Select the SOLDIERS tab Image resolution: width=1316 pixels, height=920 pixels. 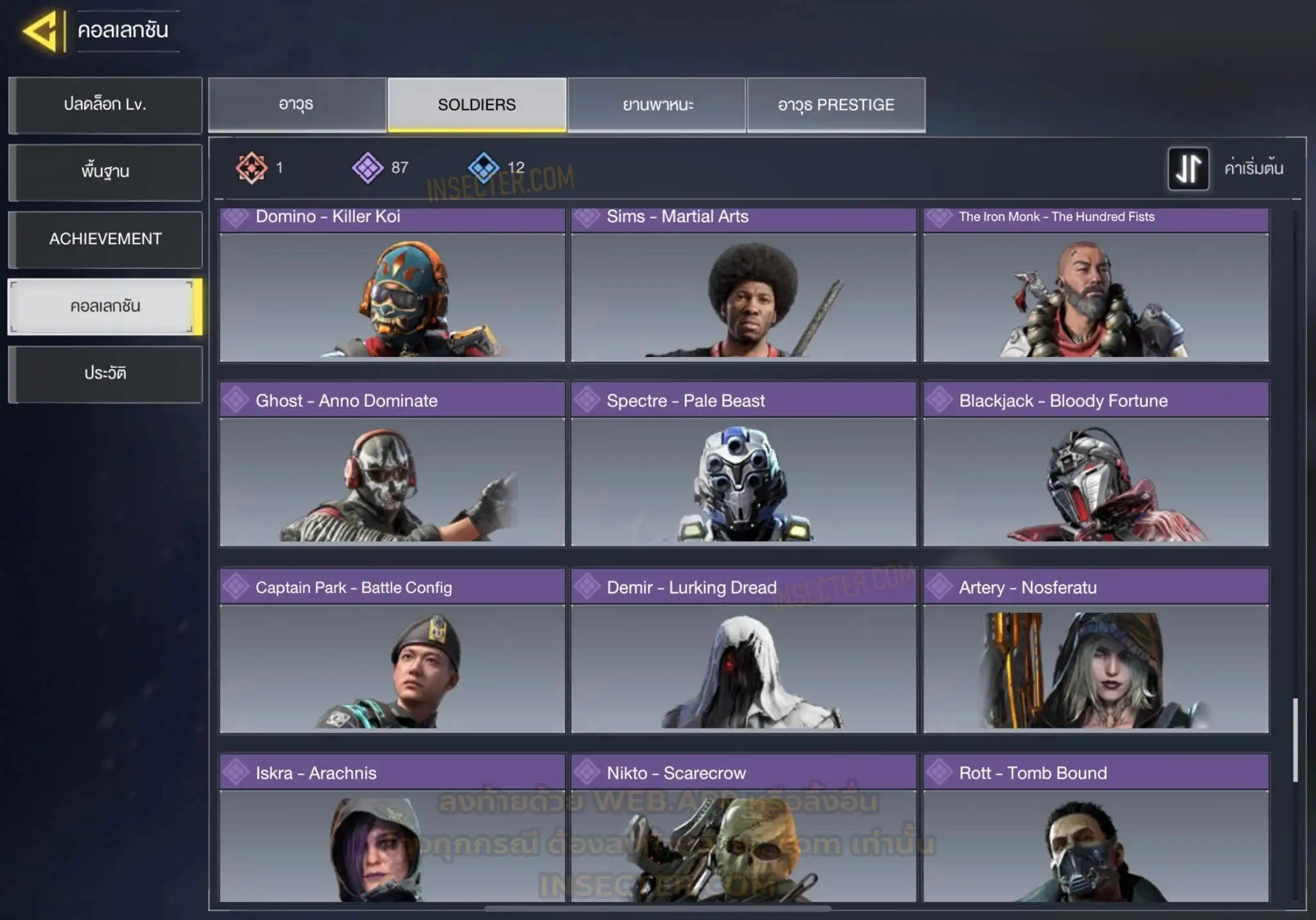tap(477, 105)
